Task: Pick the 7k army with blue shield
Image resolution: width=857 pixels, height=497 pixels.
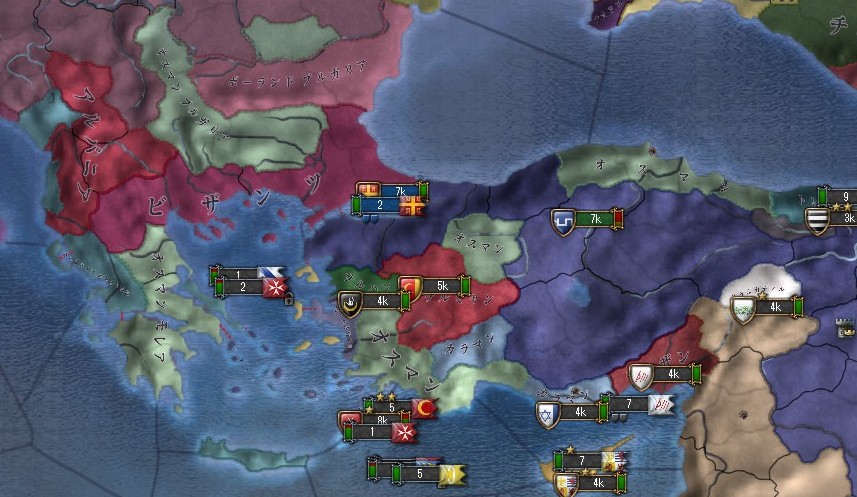Action: tap(590, 219)
